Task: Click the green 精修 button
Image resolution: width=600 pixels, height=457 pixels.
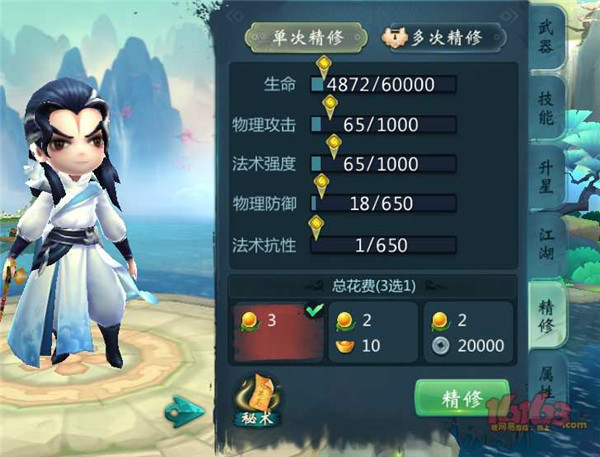Action: [x=462, y=398]
